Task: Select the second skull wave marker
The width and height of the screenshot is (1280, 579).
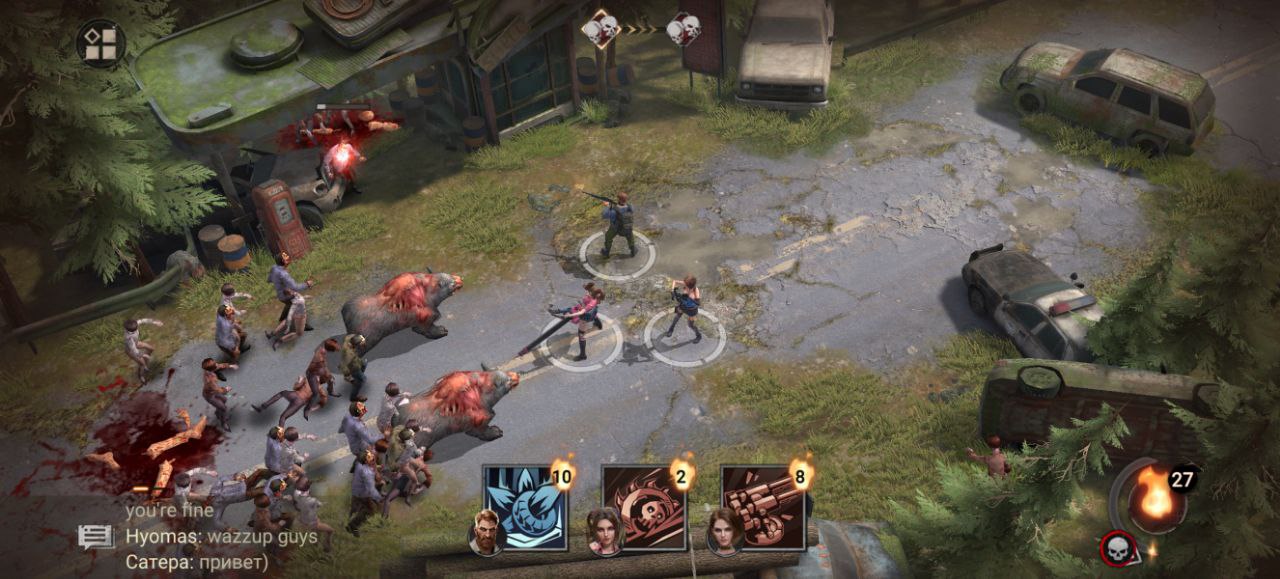Action: point(683,29)
